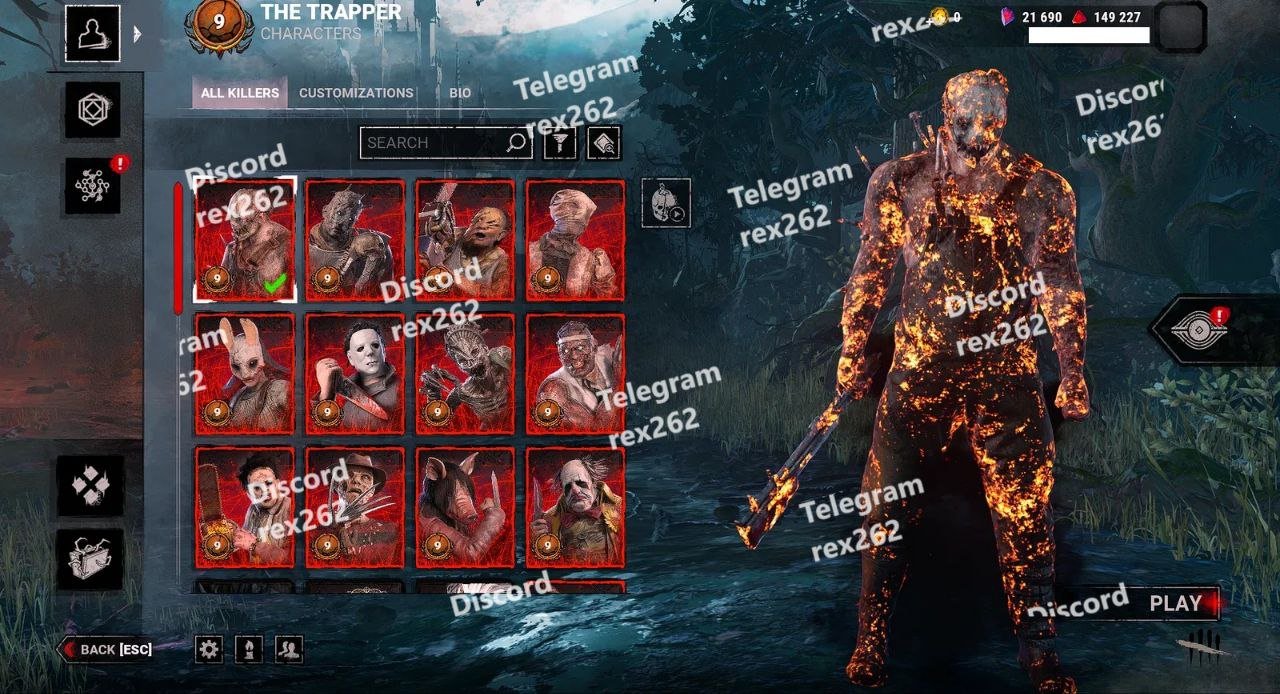Select The Hillbilly with chainsaw portrait
The height and width of the screenshot is (694, 1280).
click(x=465, y=240)
